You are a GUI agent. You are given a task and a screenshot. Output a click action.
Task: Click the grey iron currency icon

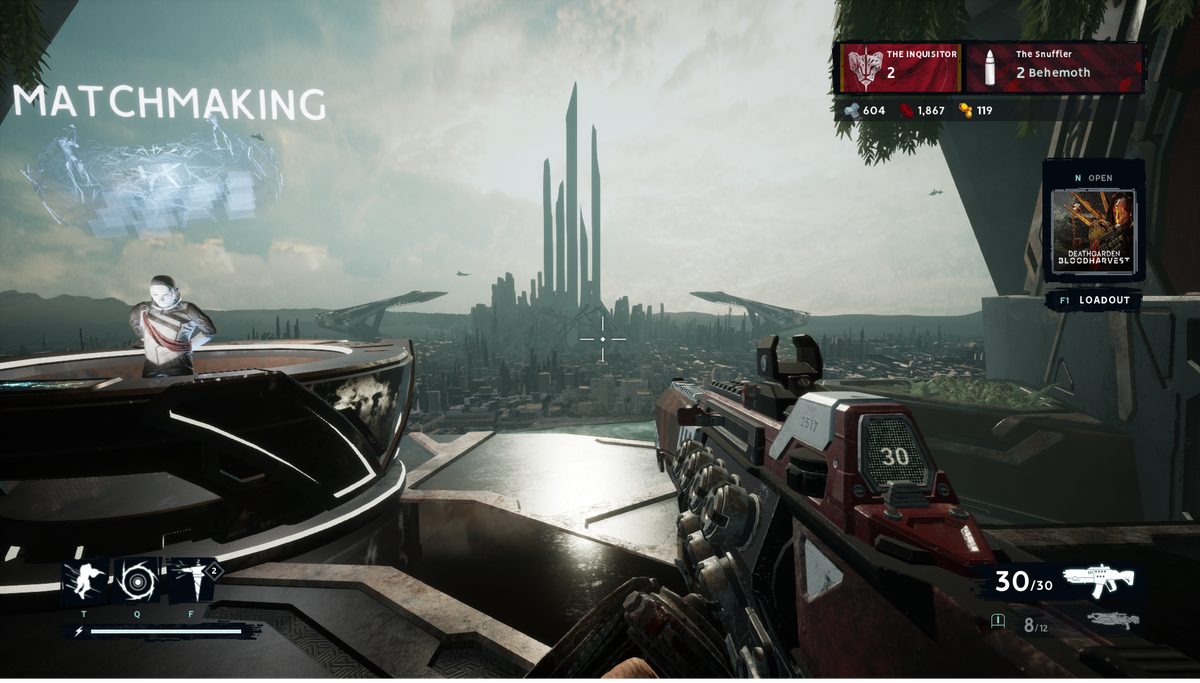click(x=852, y=110)
